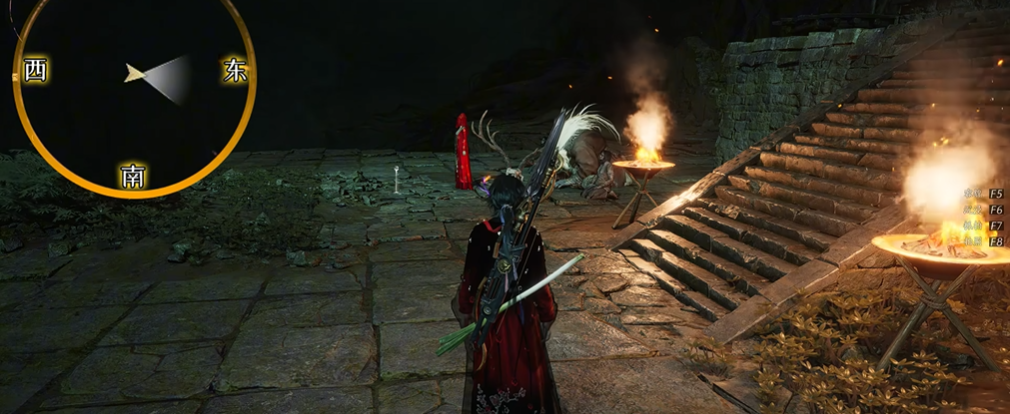The height and width of the screenshot is (414, 1010).
Task: Select the 西 (west) marker on the compass
Action: (35, 71)
